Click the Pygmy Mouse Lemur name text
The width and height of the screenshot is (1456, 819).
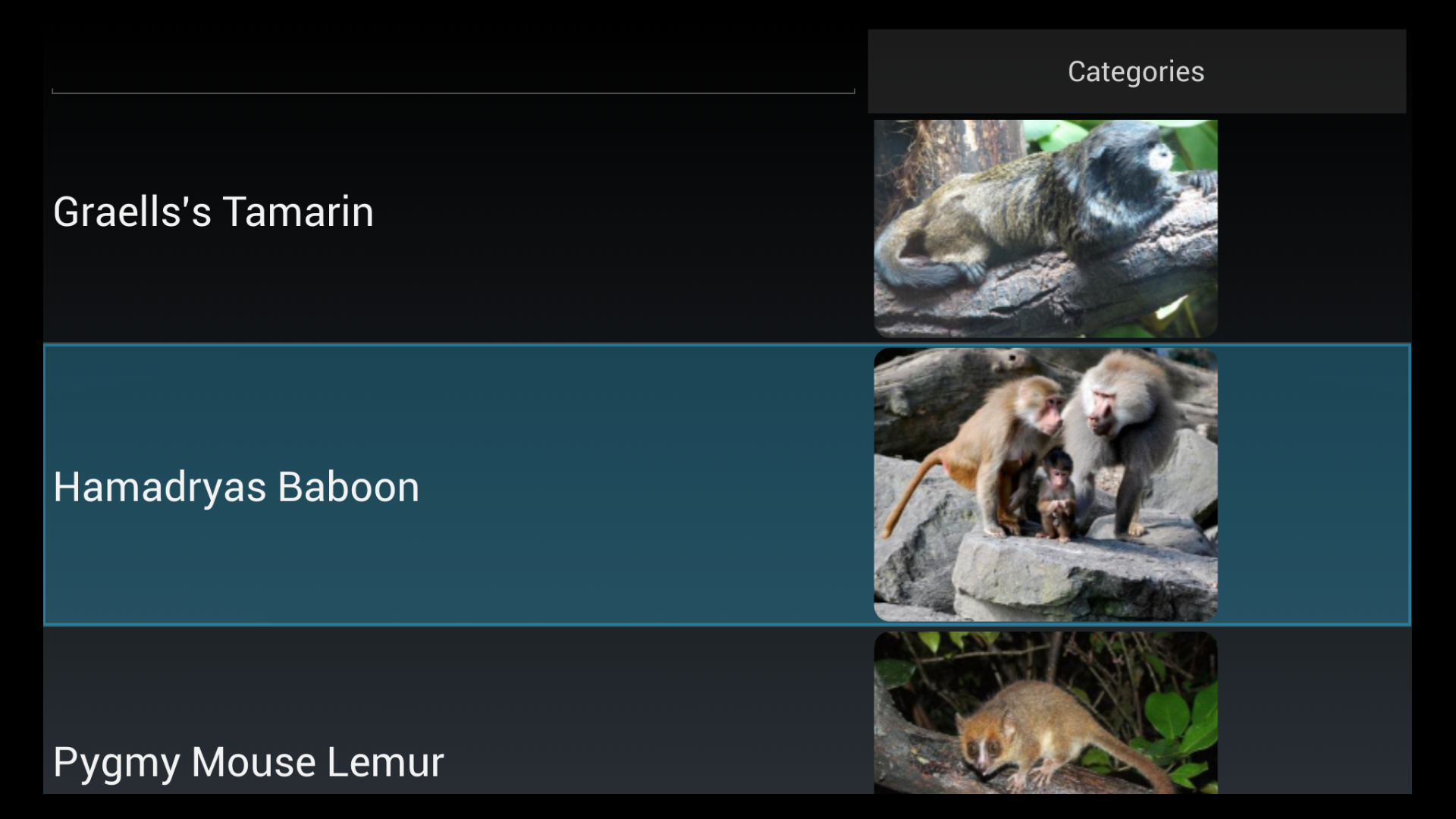249,762
